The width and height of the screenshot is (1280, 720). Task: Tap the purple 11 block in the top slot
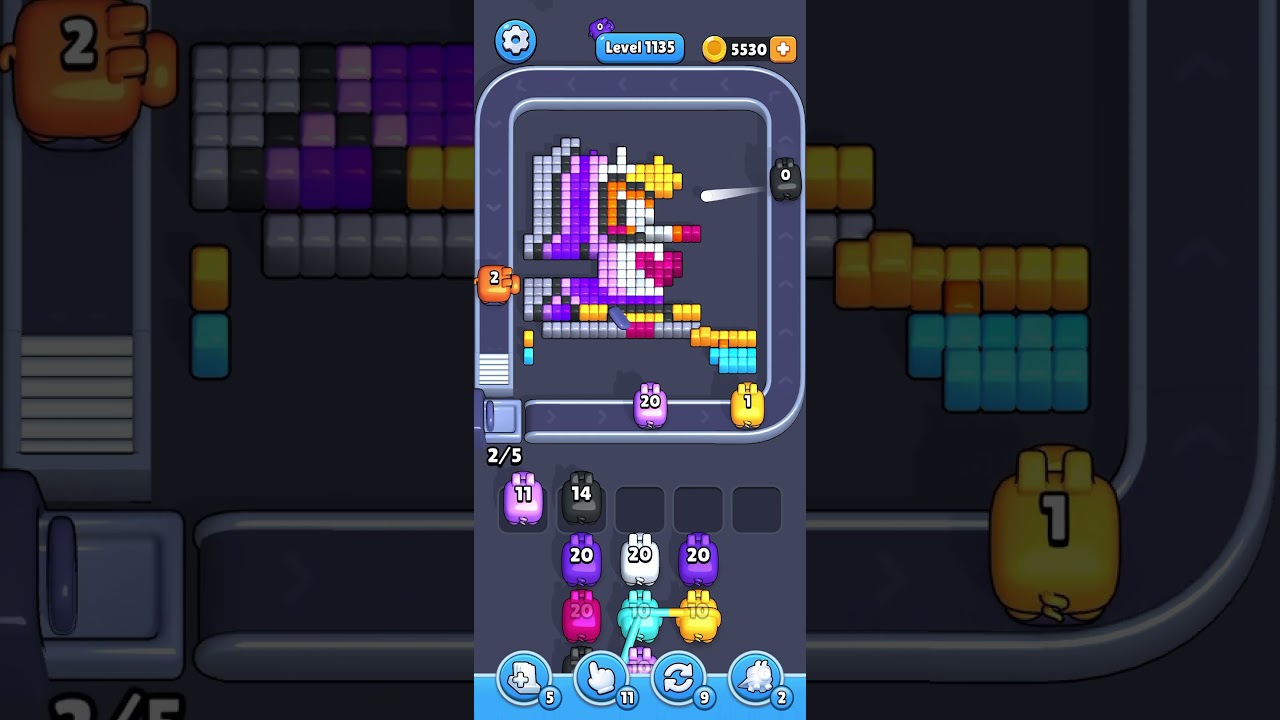pos(522,502)
